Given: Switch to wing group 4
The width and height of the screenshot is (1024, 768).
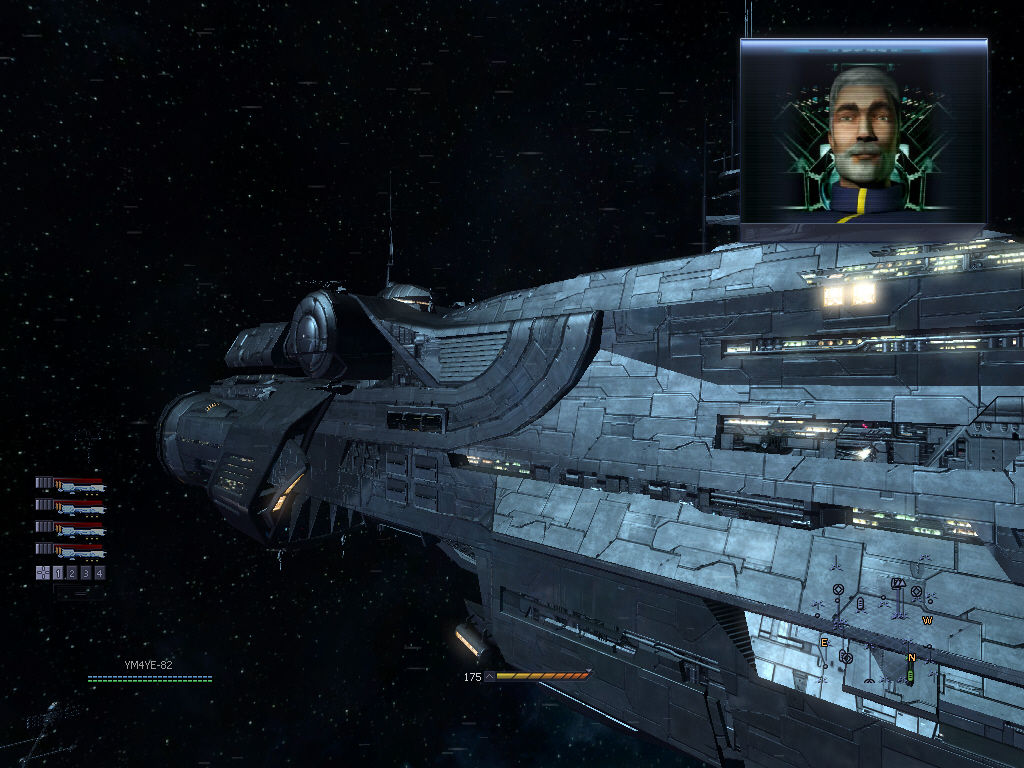Looking at the screenshot, I should point(99,573).
